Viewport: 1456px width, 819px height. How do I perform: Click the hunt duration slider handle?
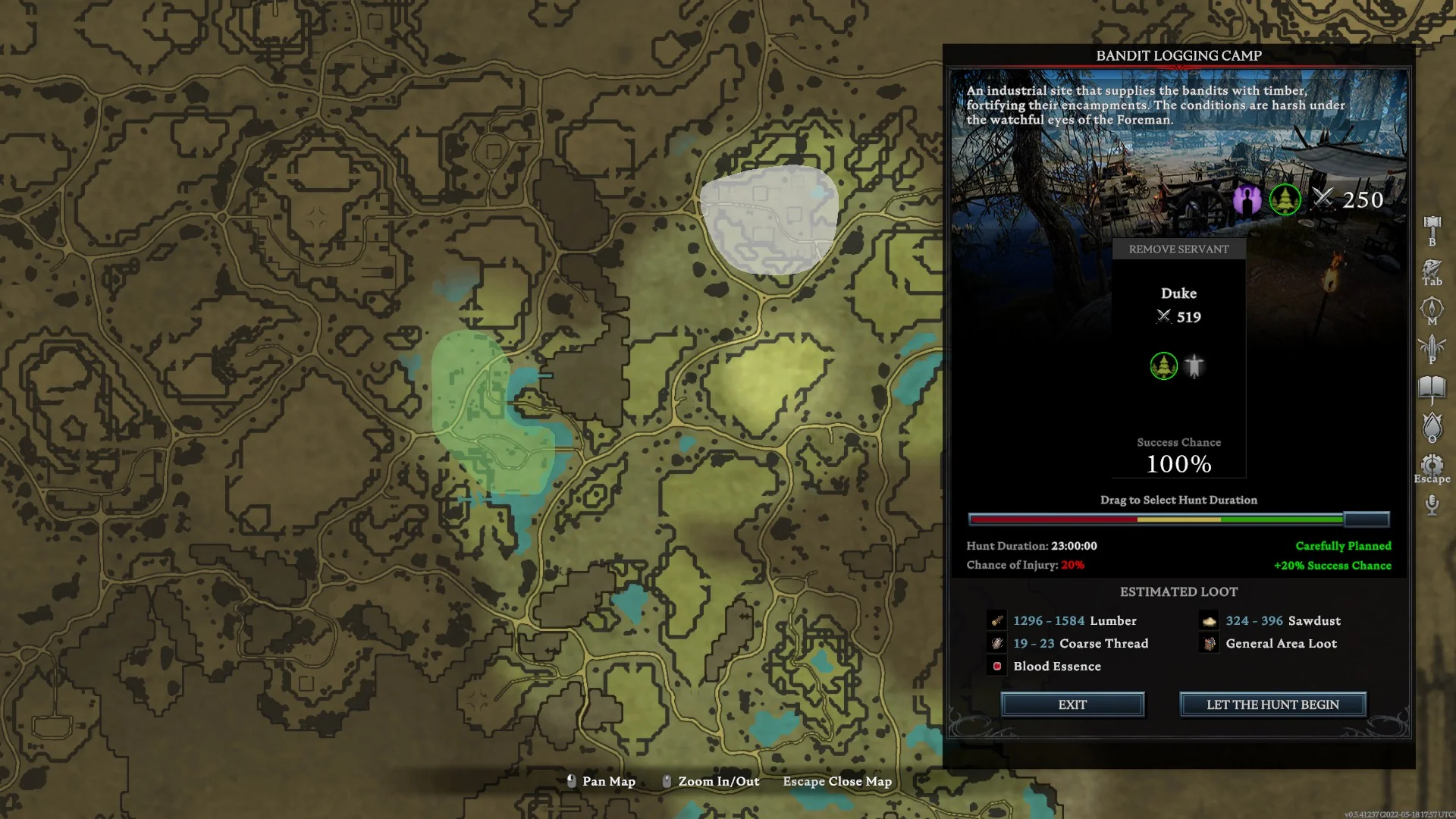point(1367,519)
